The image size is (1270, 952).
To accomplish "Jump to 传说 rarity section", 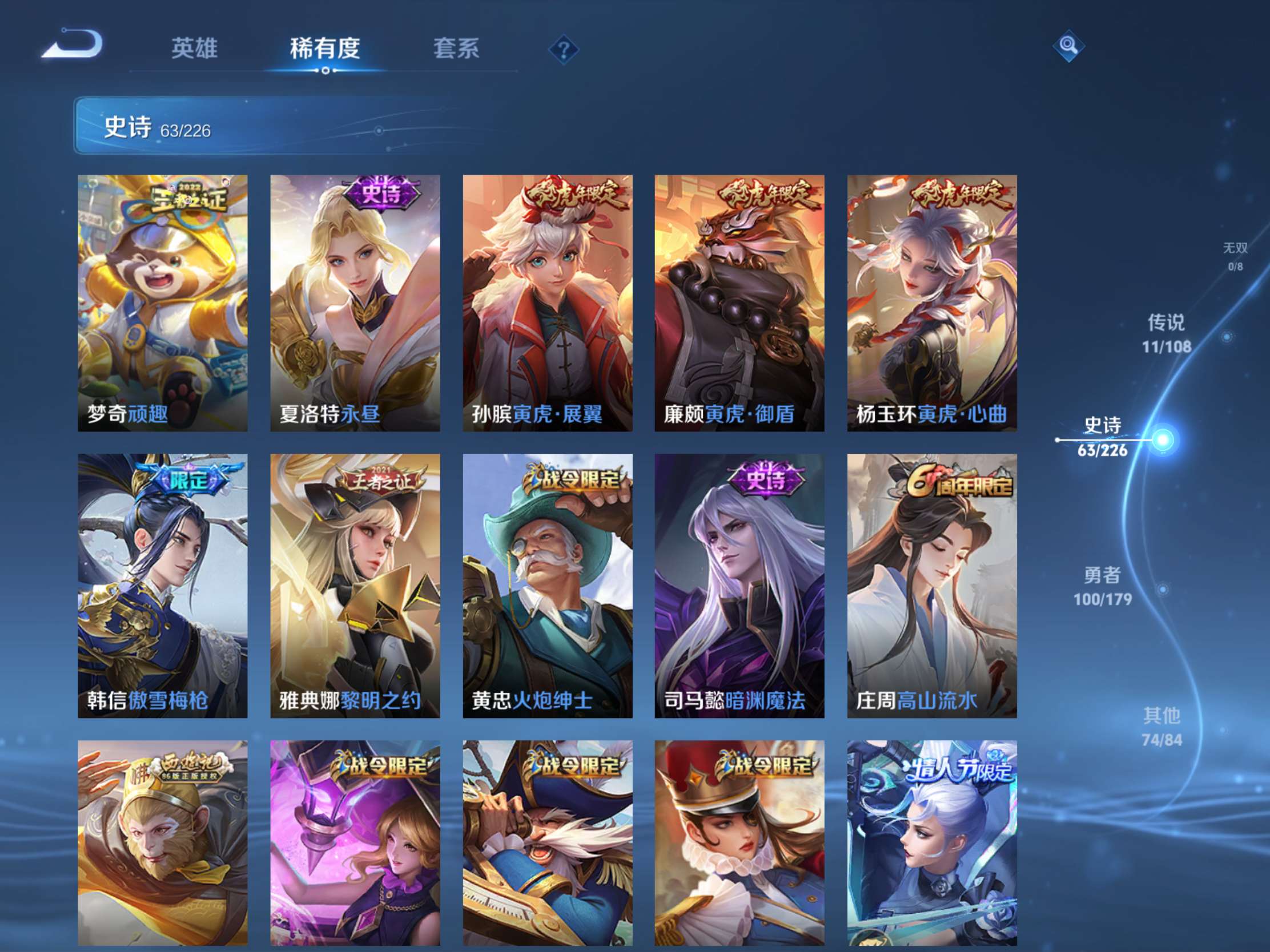I will [1165, 333].
